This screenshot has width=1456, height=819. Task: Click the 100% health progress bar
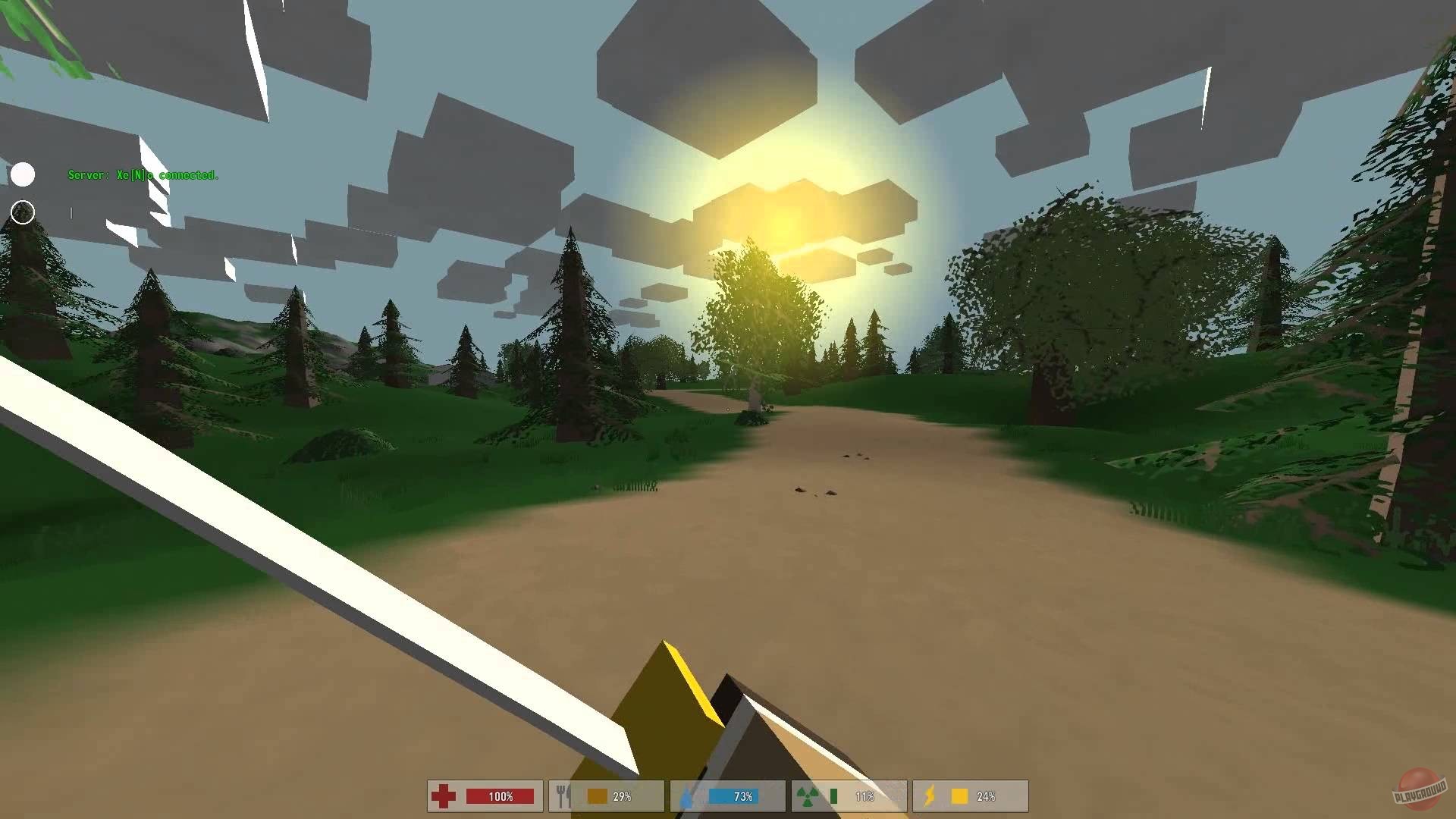500,796
